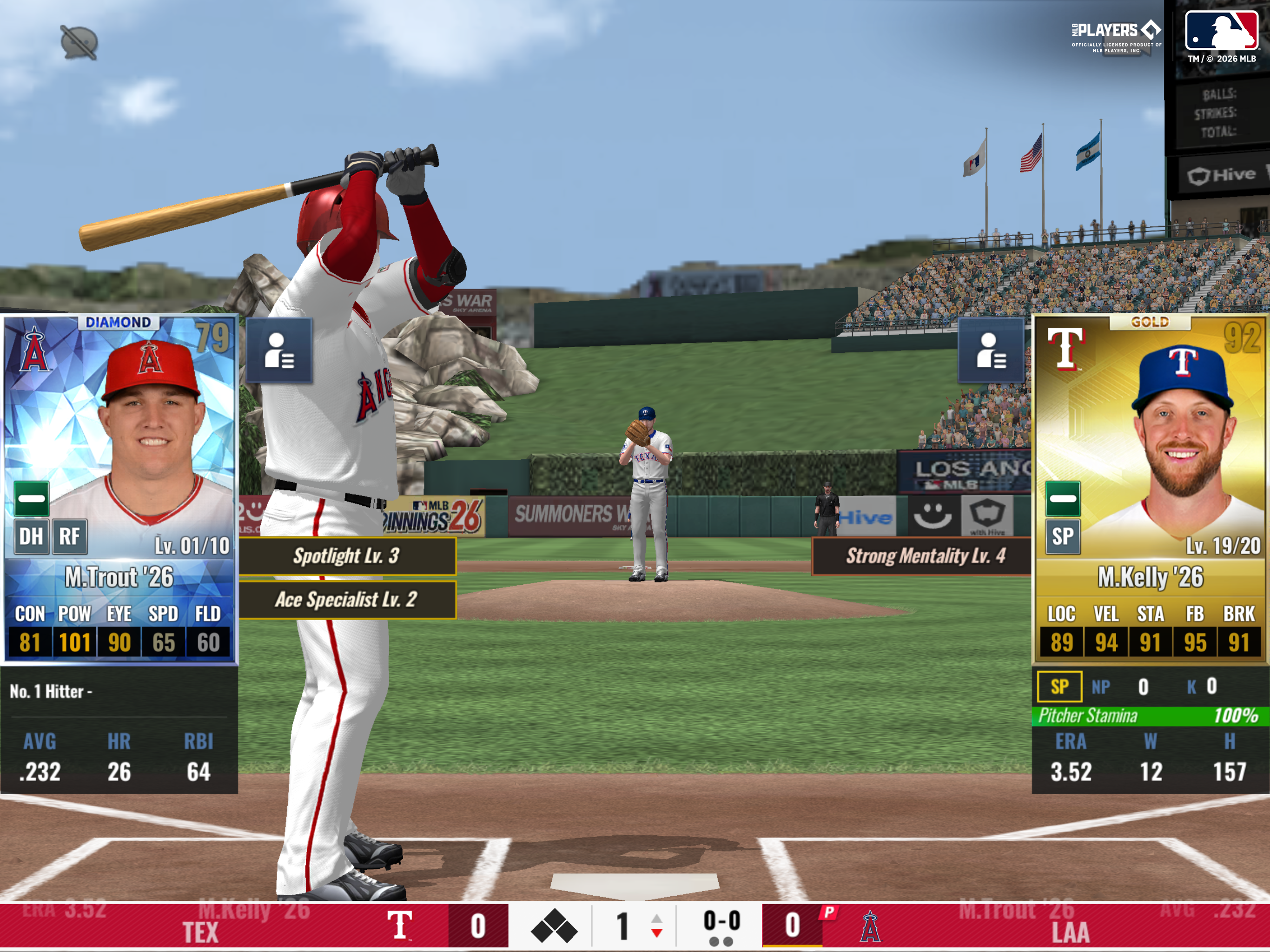Open M.Trout's player details button

click(x=279, y=350)
